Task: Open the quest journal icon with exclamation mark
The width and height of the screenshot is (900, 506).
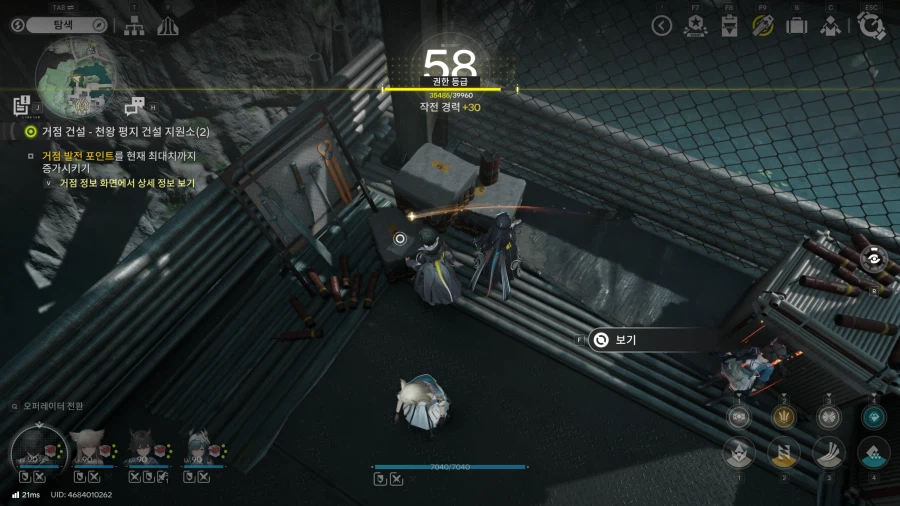Action: coord(22,104)
